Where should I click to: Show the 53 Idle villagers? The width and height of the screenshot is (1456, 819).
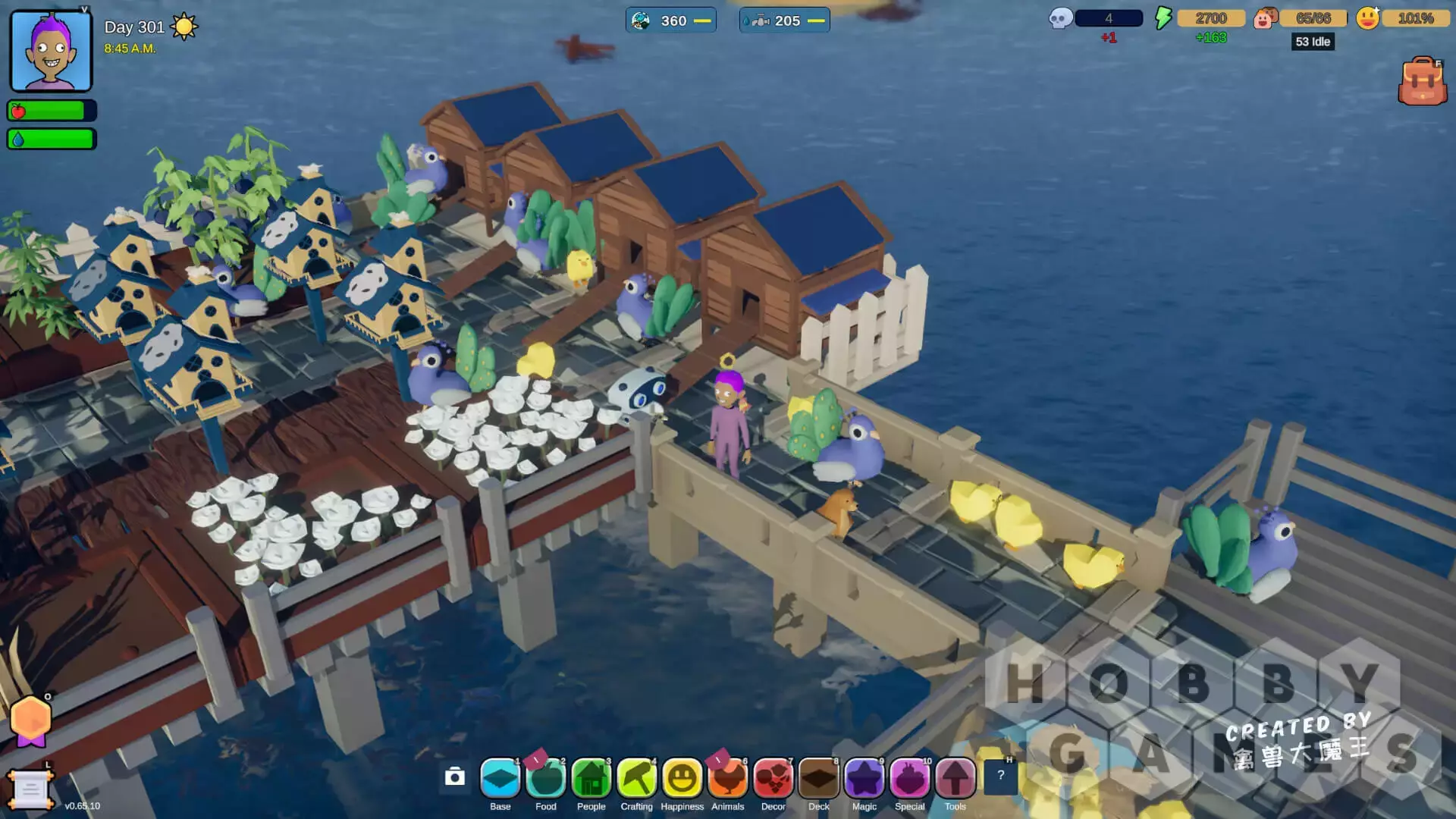[1313, 42]
